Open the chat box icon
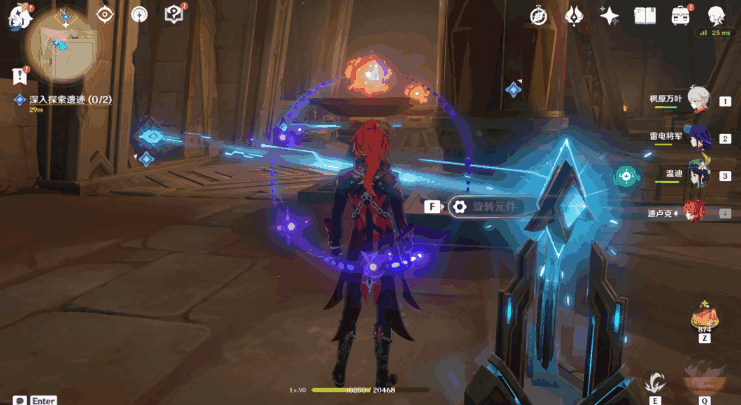This screenshot has width=741, height=405. coord(19,400)
